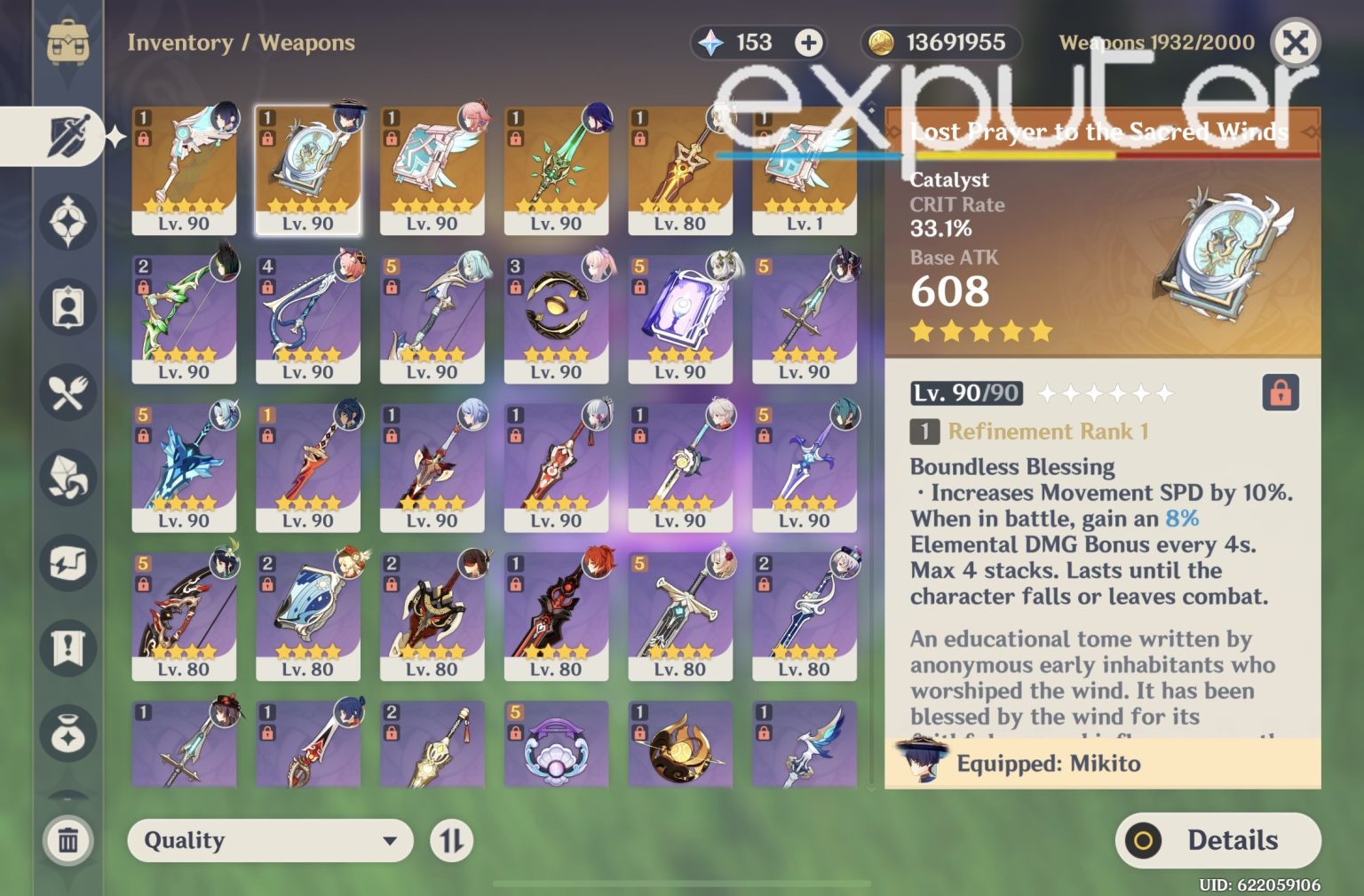Click the plus button next to the Primogem count

(x=807, y=42)
